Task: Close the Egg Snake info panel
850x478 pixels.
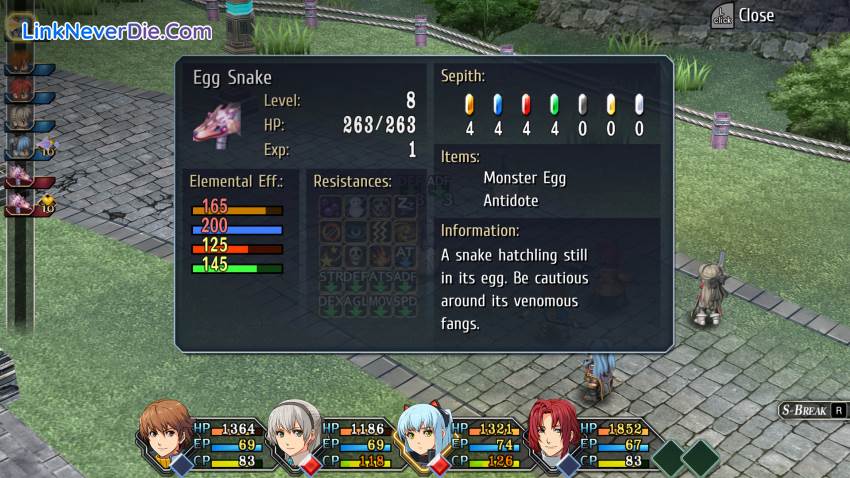Action: [x=743, y=15]
